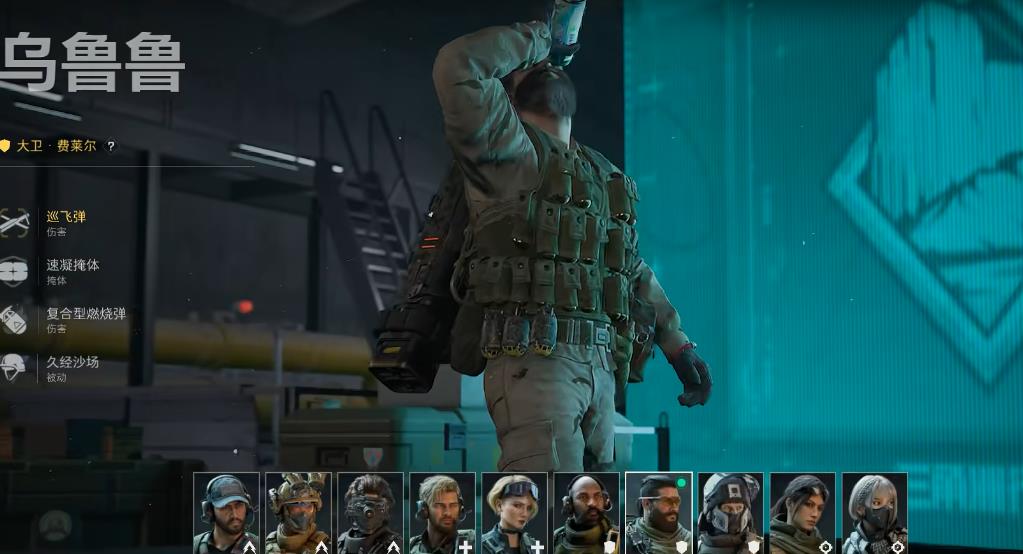This screenshot has width=1023, height=554.
Task: Pick the operator with night-vision mask
Action: click(x=371, y=512)
